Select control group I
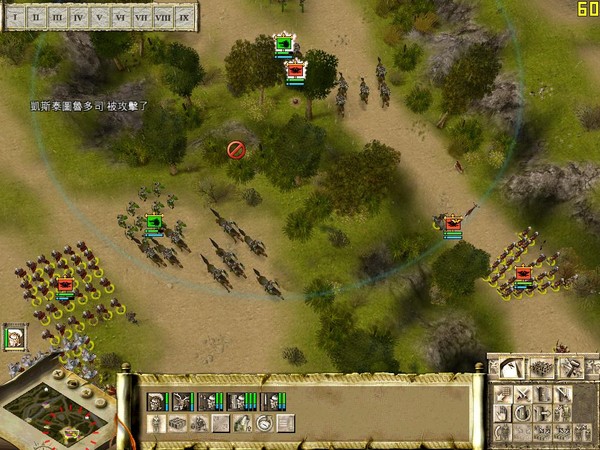600x450 pixels. (15, 17)
